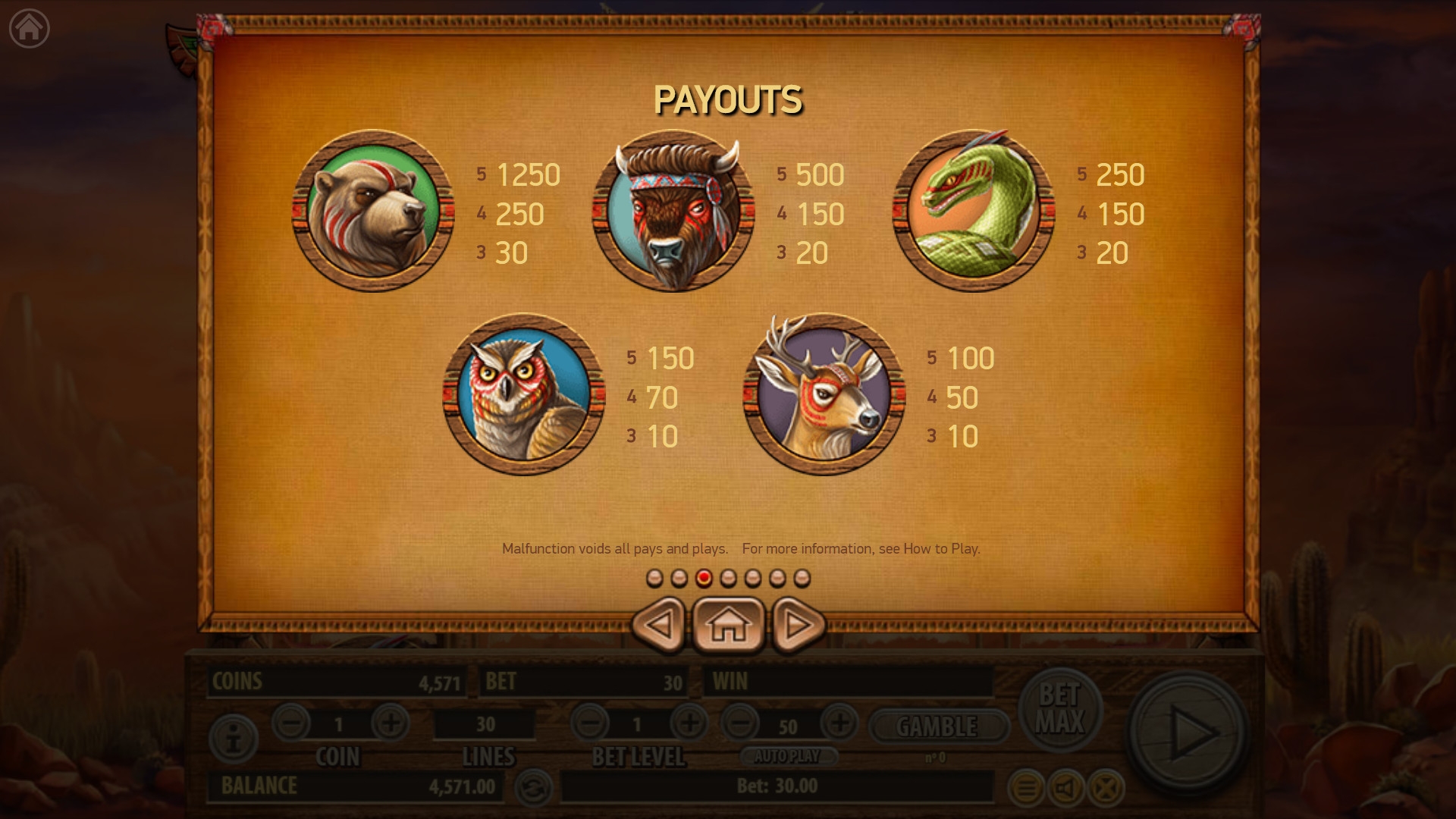Refresh the balance display
Screen dimensions: 1456x819
(532, 789)
